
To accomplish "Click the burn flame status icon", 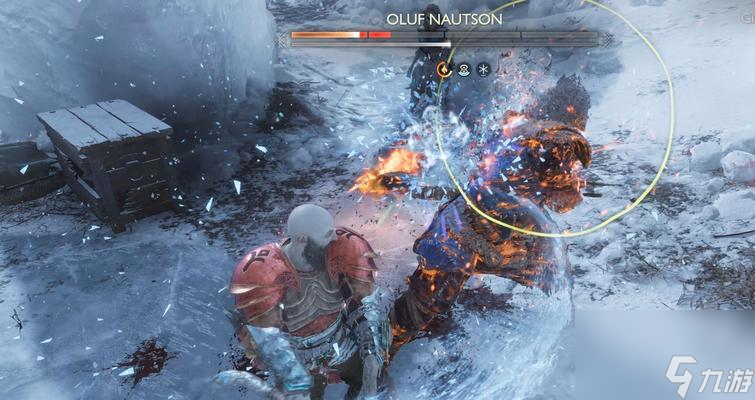I will pos(444,69).
